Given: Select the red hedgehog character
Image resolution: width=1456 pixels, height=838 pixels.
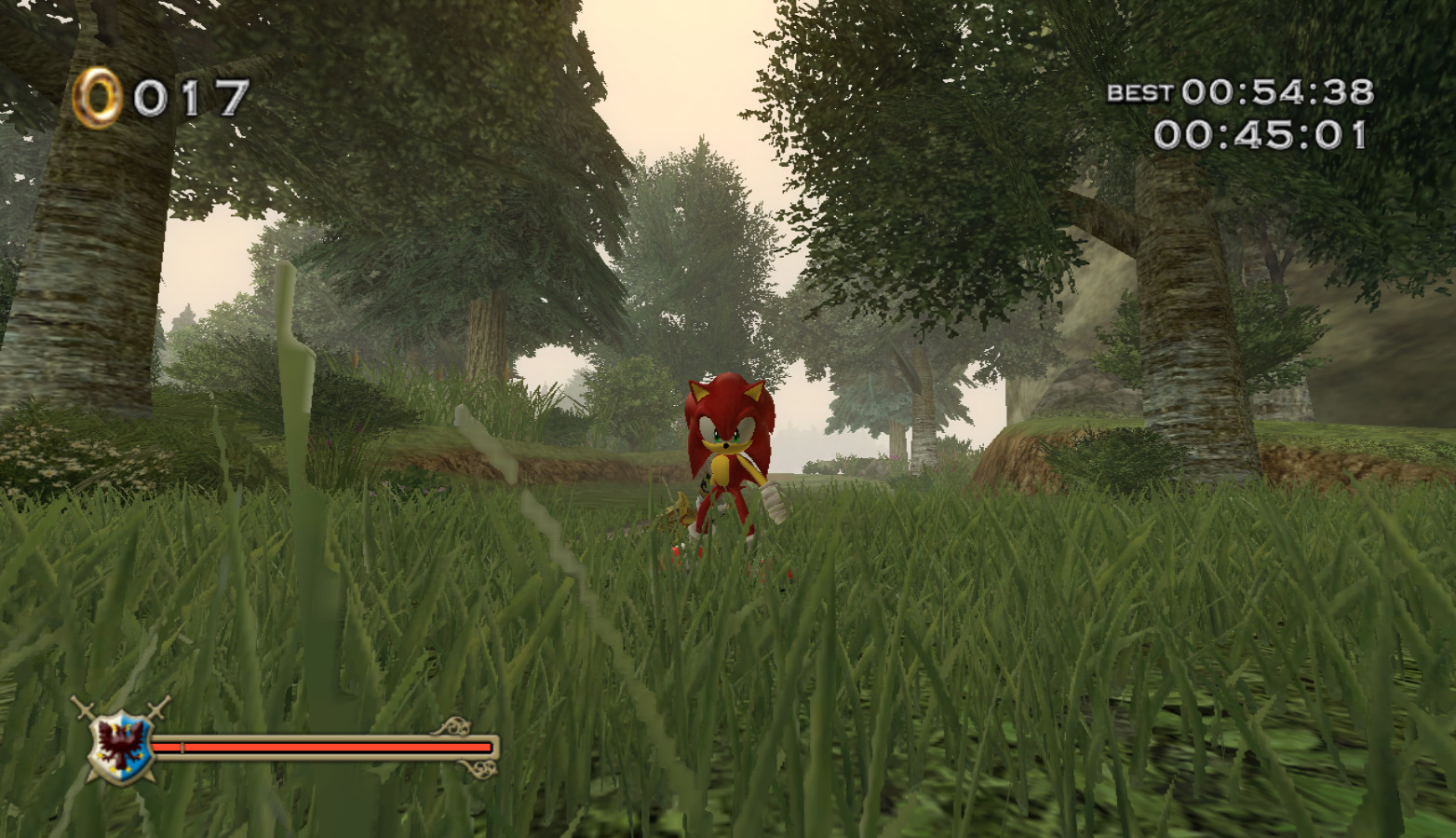Looking at the screenshot, I should point(724,447).
